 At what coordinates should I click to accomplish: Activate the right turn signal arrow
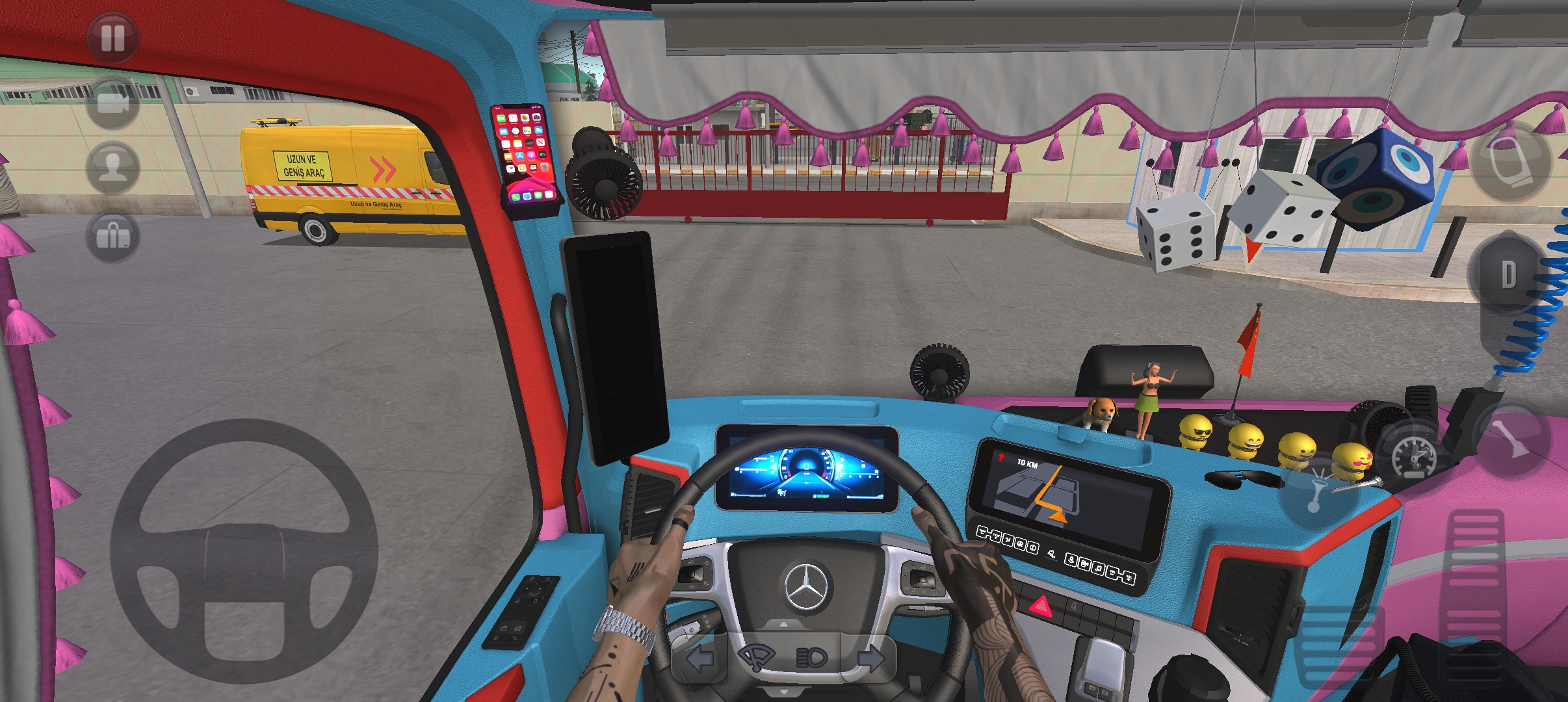coord(869,658)
